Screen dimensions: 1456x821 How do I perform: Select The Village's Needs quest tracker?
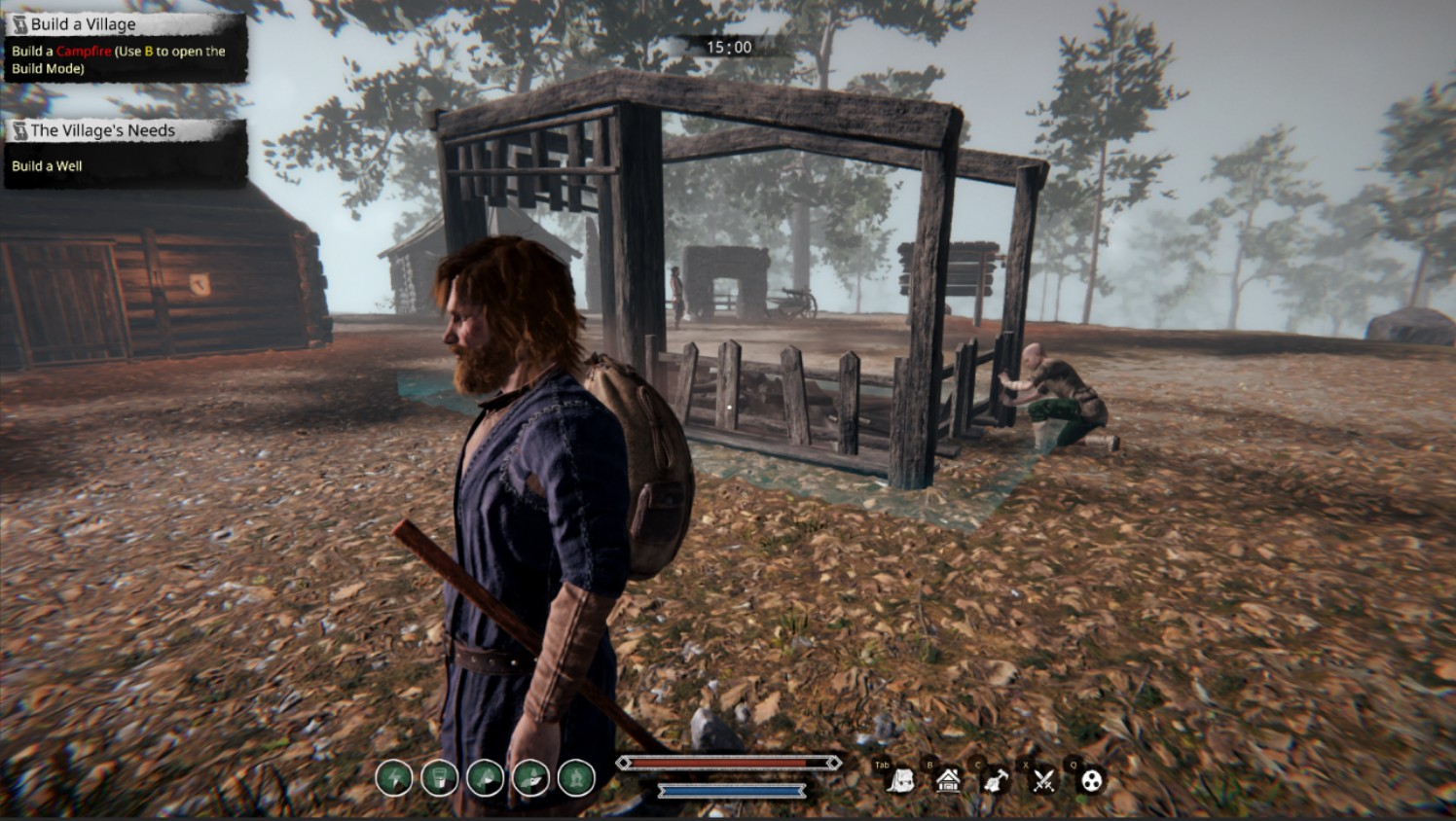point(102,130)
